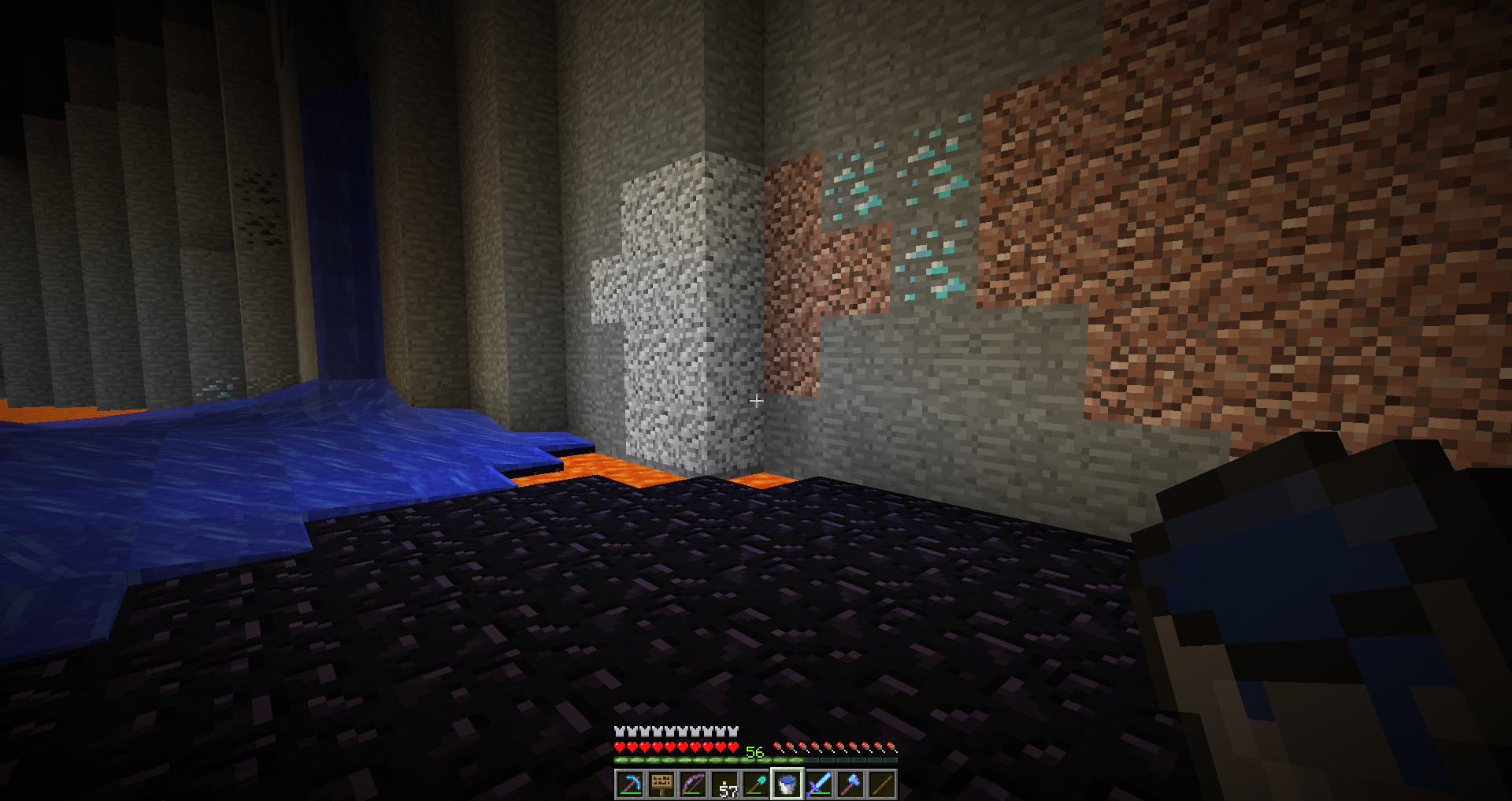Click the water bucket hotbar slot
Viewport: 1512px width, 801px height.
[x=787, y=784]
